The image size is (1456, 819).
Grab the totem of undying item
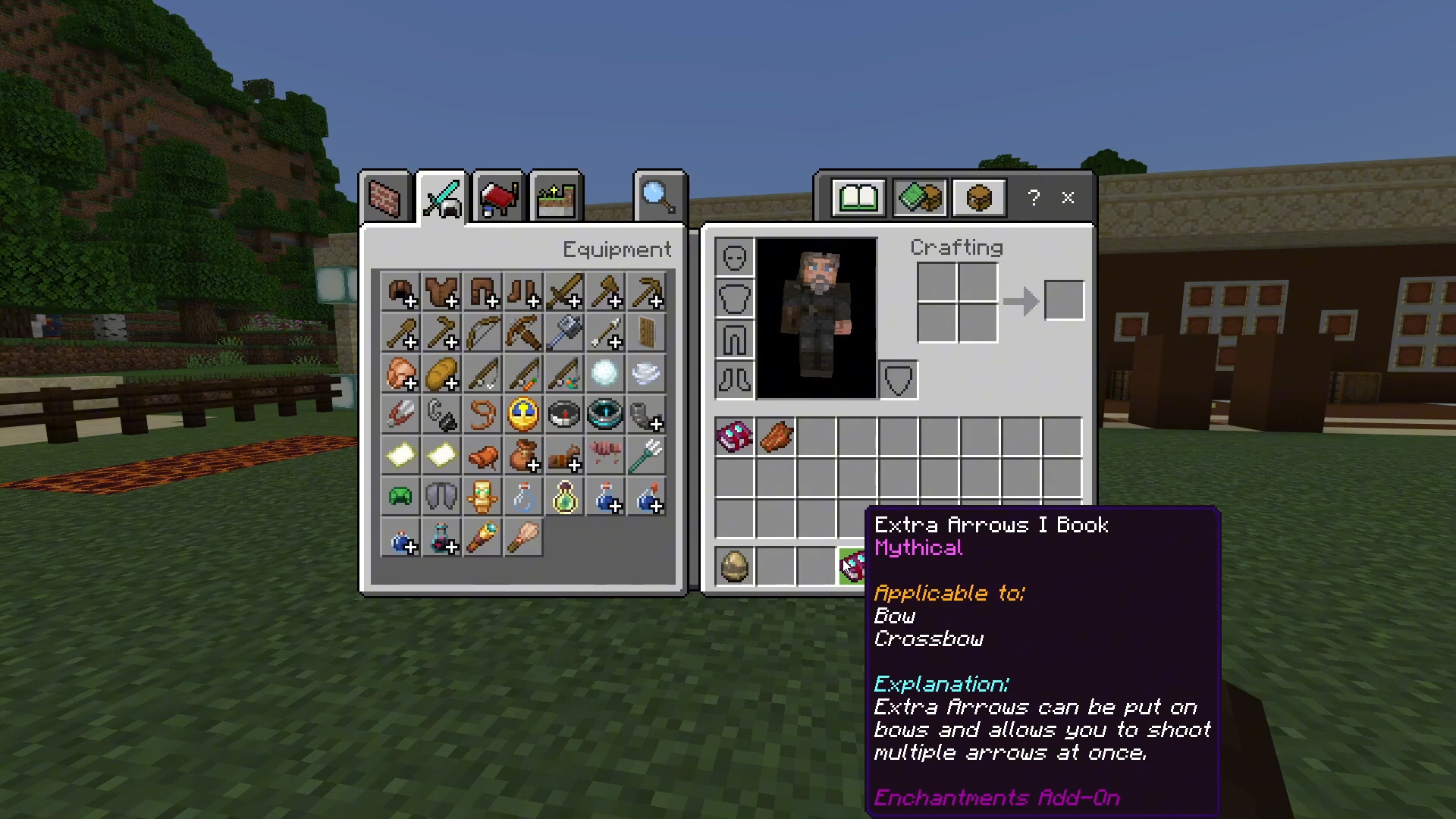[x=482, y=497]
